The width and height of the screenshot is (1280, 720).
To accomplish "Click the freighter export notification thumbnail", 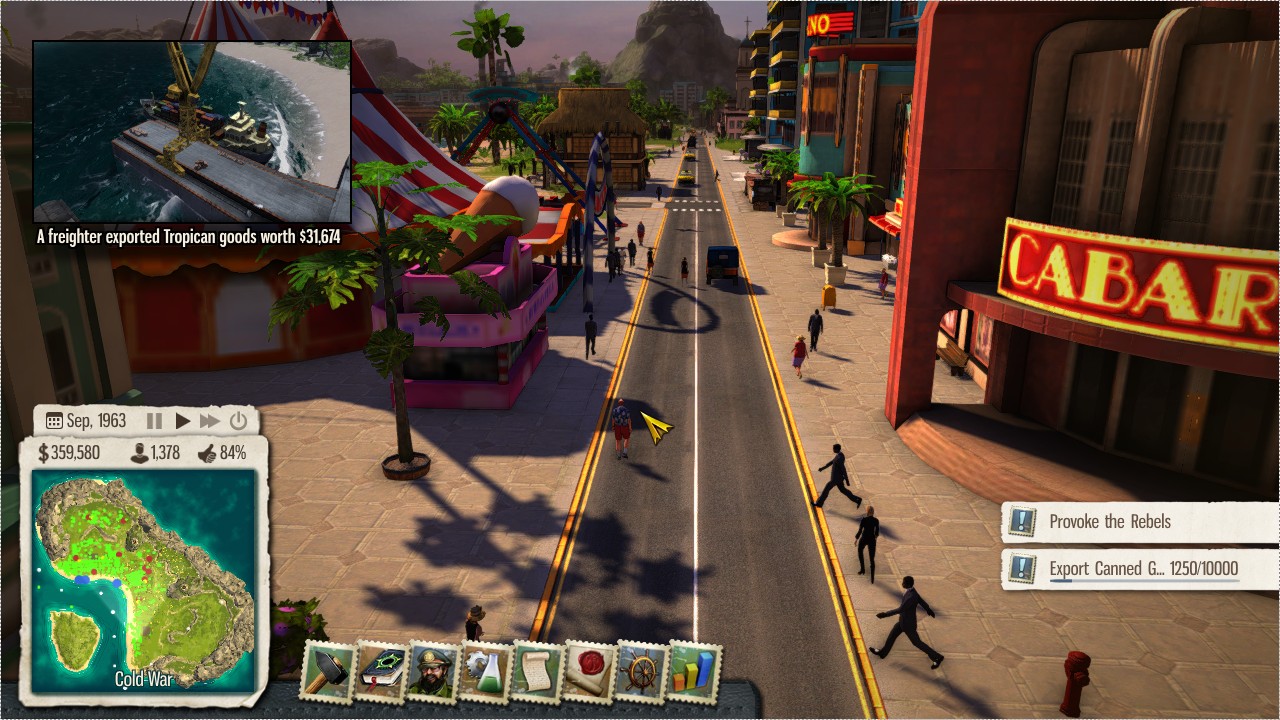I will pos(192,131).
